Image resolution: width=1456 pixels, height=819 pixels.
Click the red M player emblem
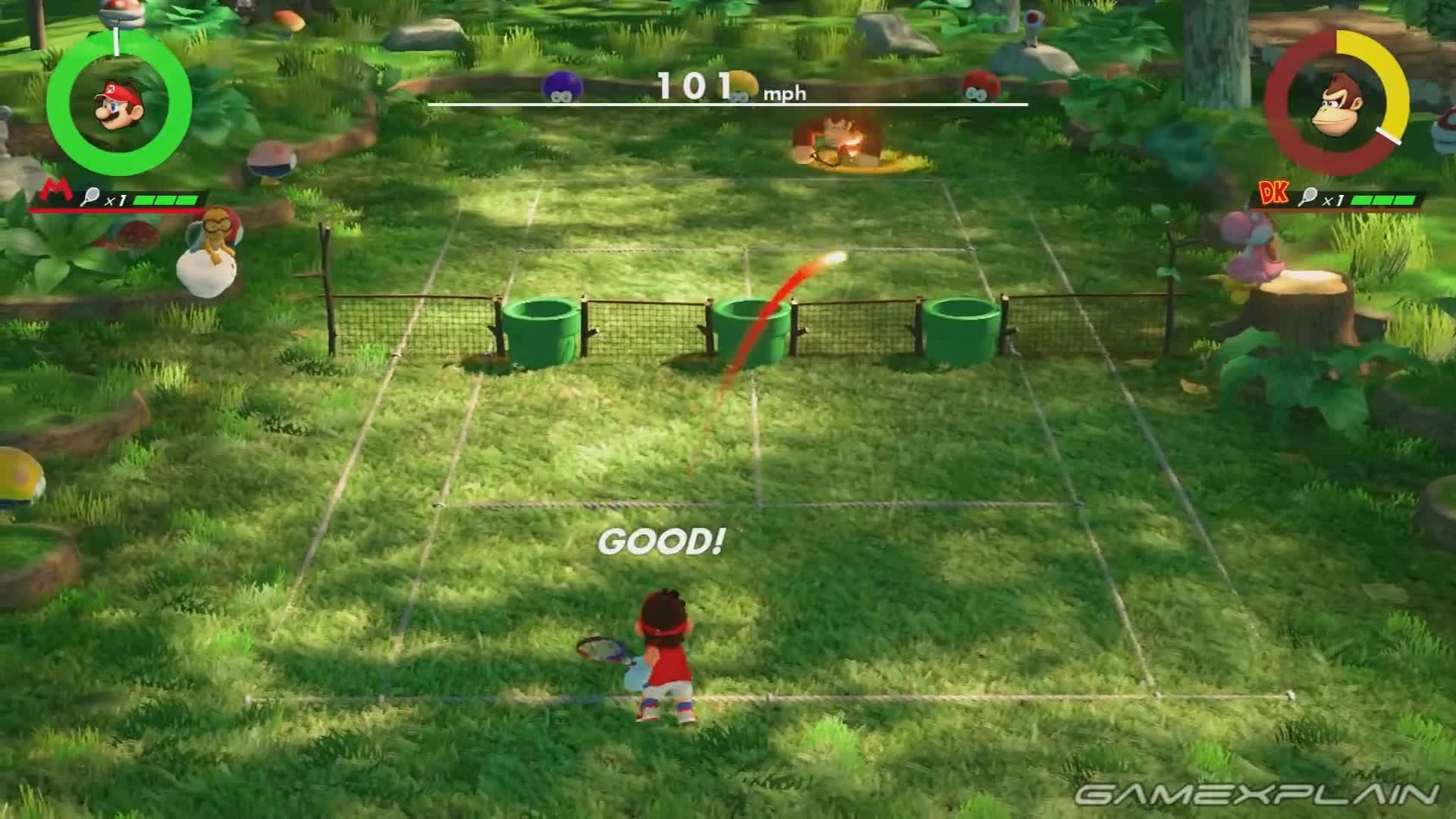pos(58,190)
